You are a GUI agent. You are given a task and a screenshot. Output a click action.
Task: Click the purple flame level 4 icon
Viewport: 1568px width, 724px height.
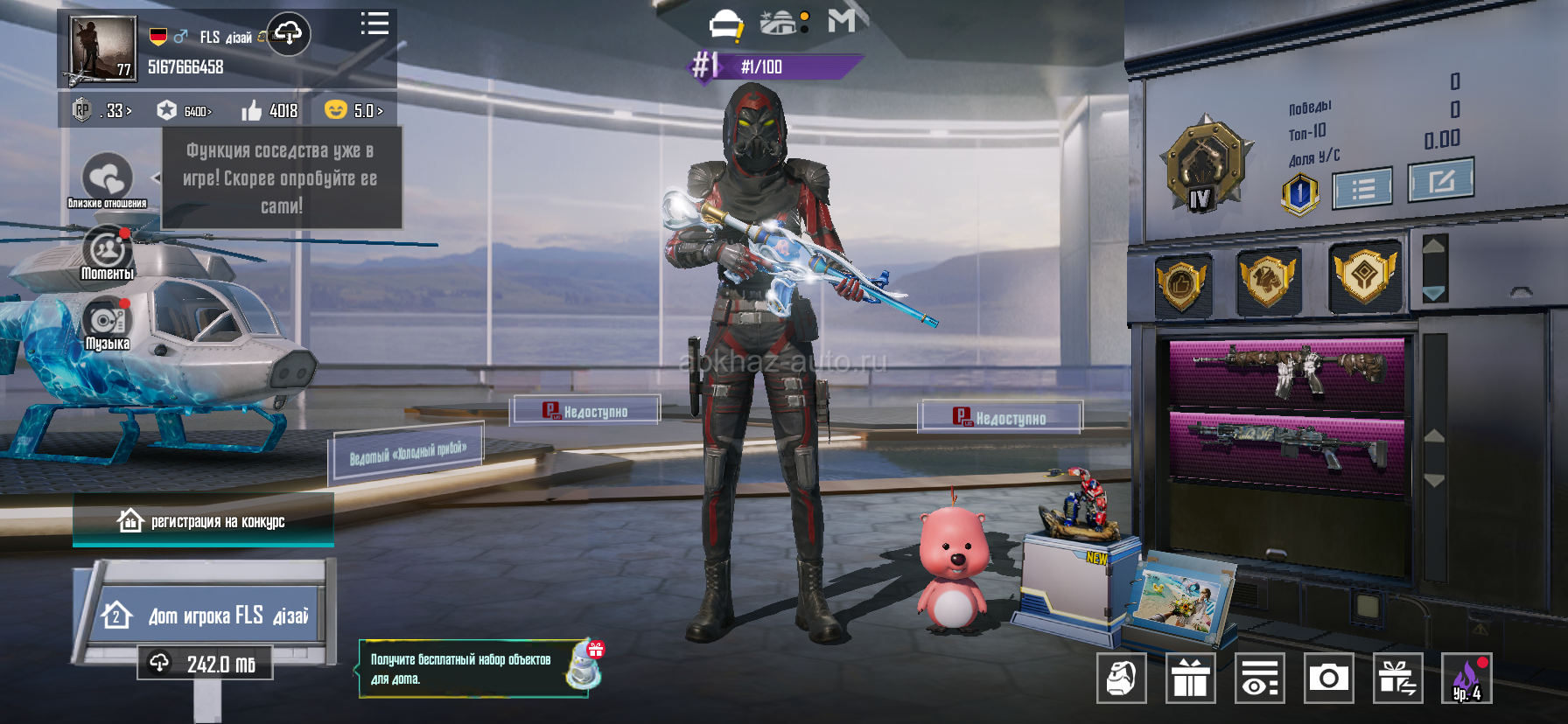coord(1466,678)
